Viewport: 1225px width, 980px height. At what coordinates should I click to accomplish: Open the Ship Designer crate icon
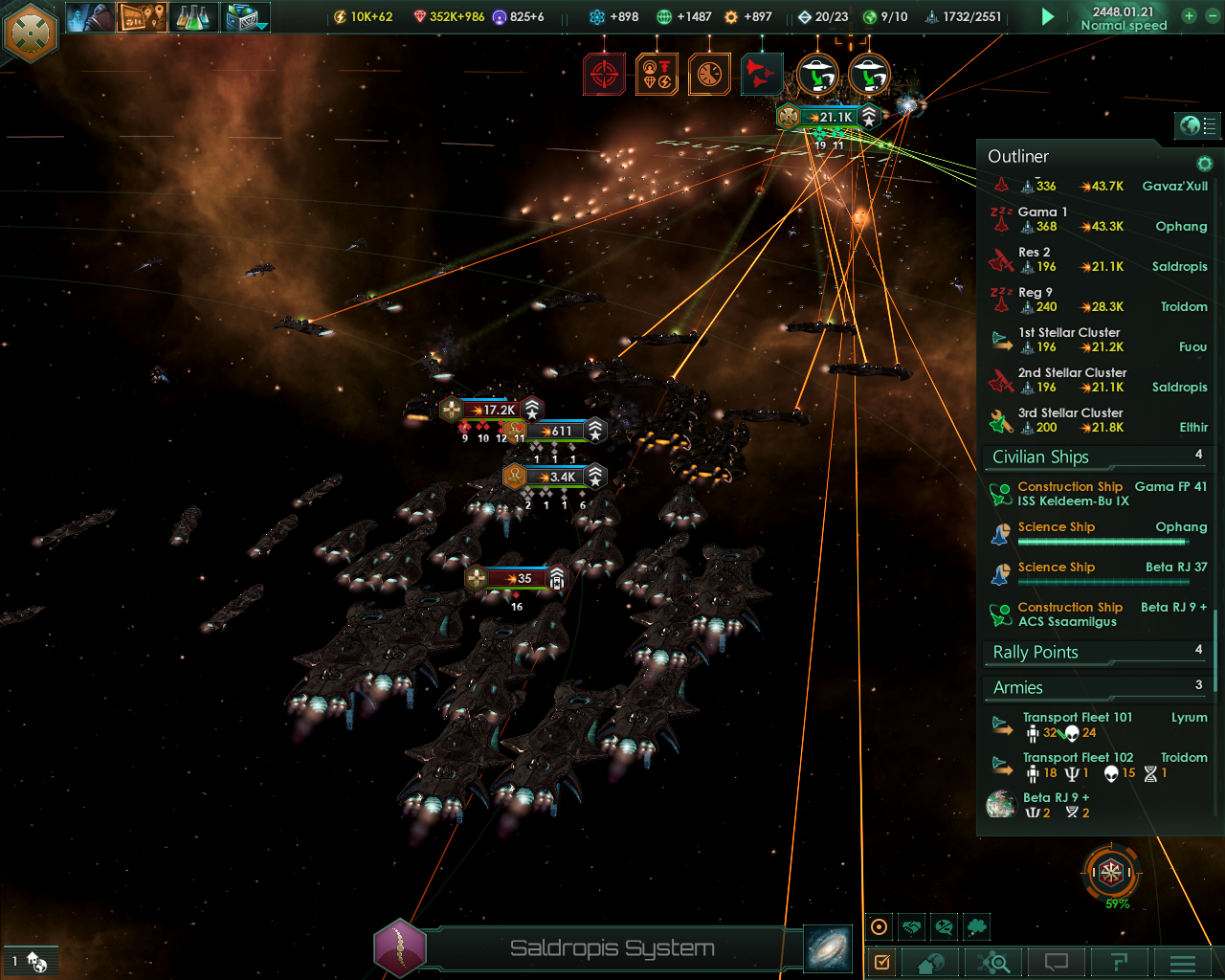point(246,17)
